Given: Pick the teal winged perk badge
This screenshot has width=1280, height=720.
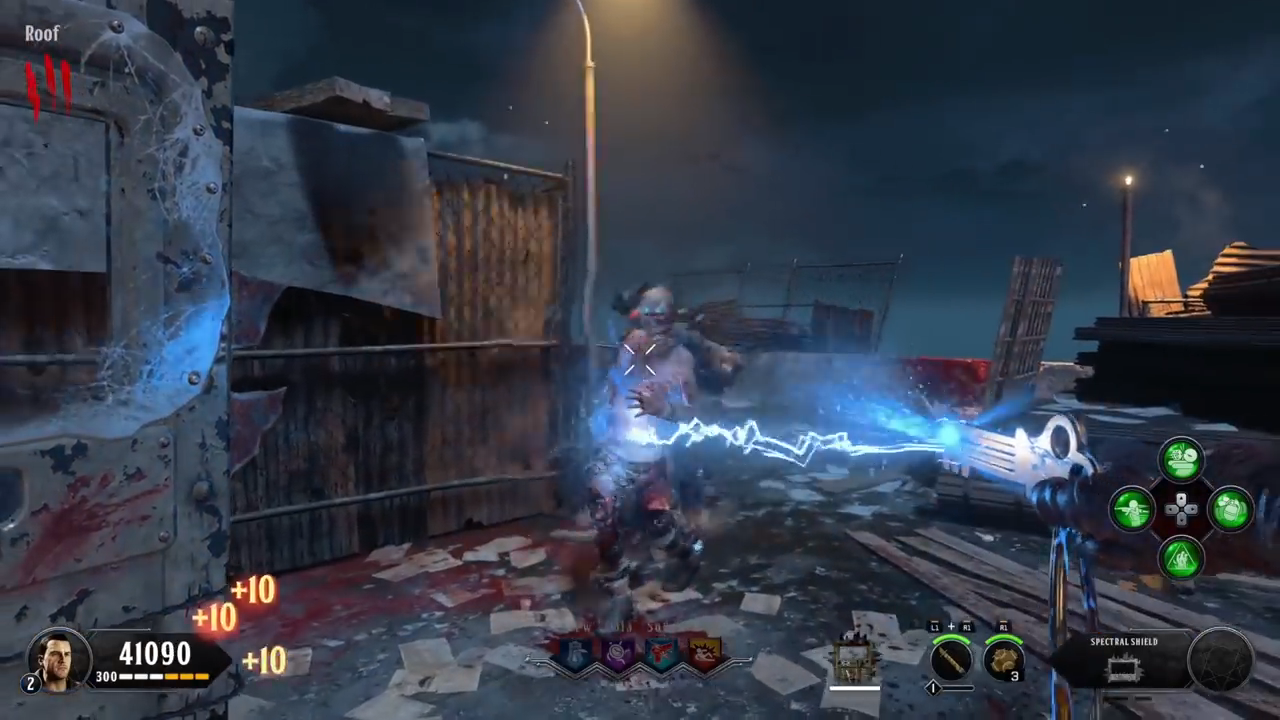Looking at the screenshot, I should 661,653.
